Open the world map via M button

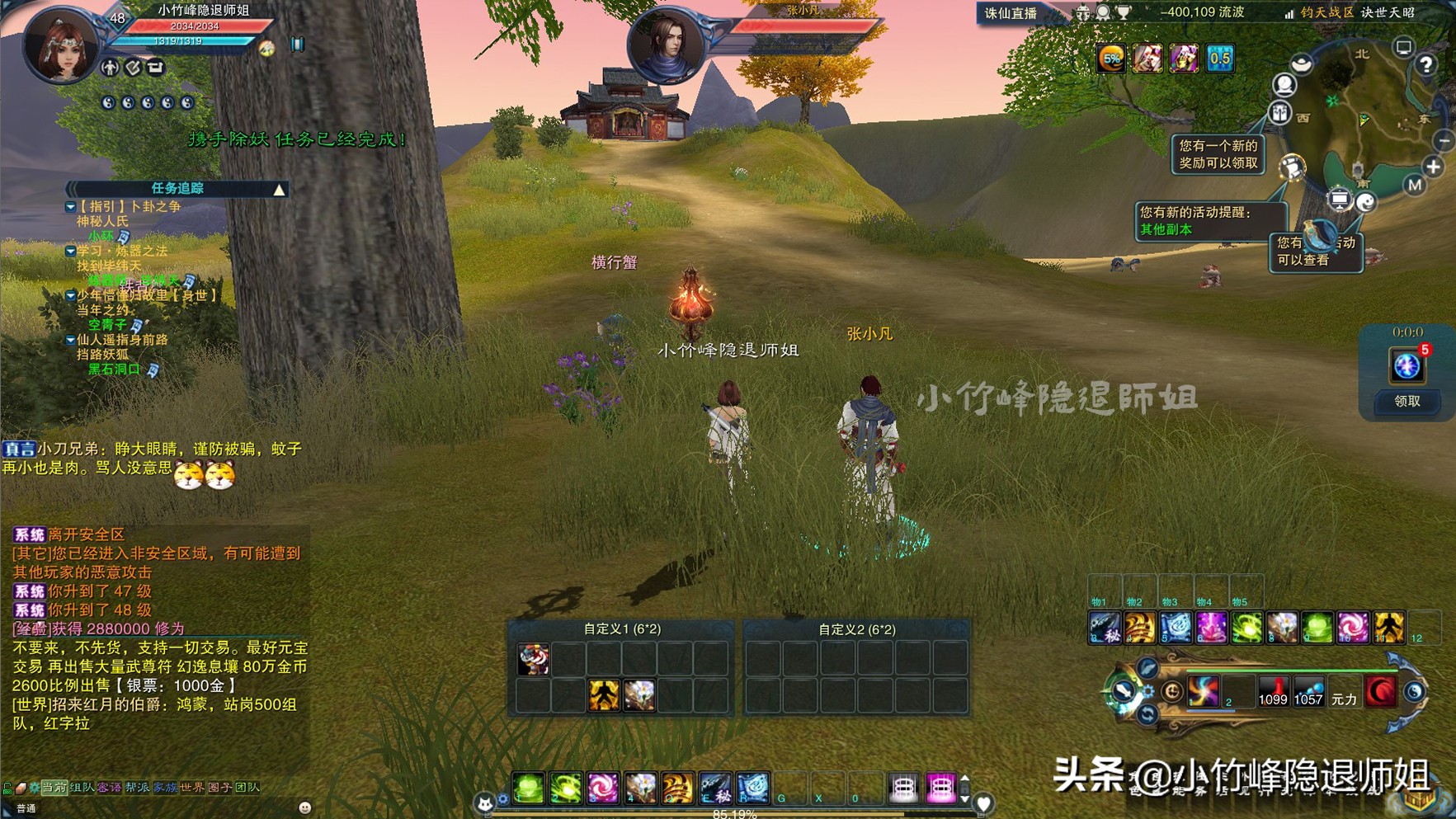1415,185
